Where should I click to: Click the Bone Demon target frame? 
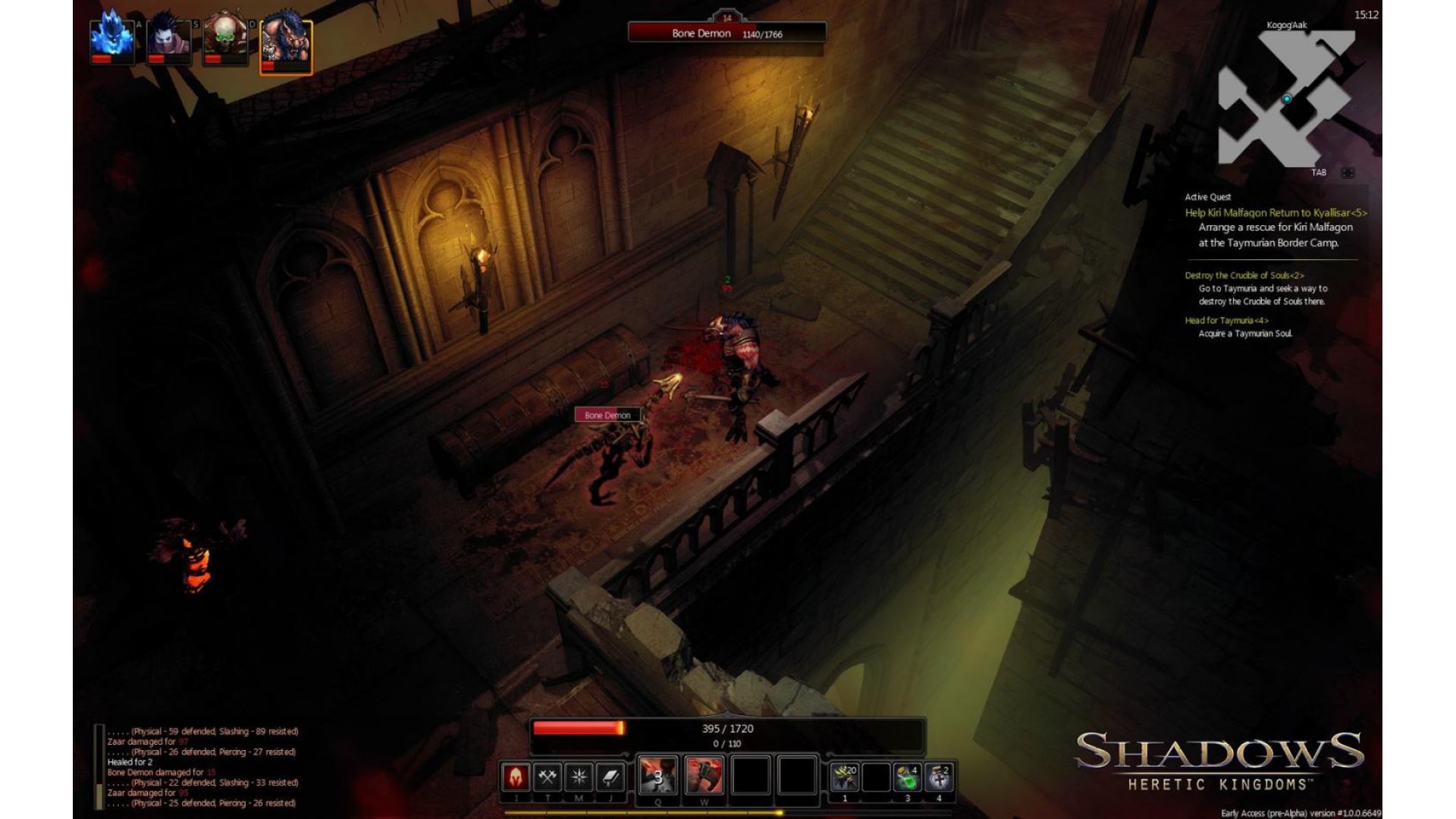pos(726,33)
